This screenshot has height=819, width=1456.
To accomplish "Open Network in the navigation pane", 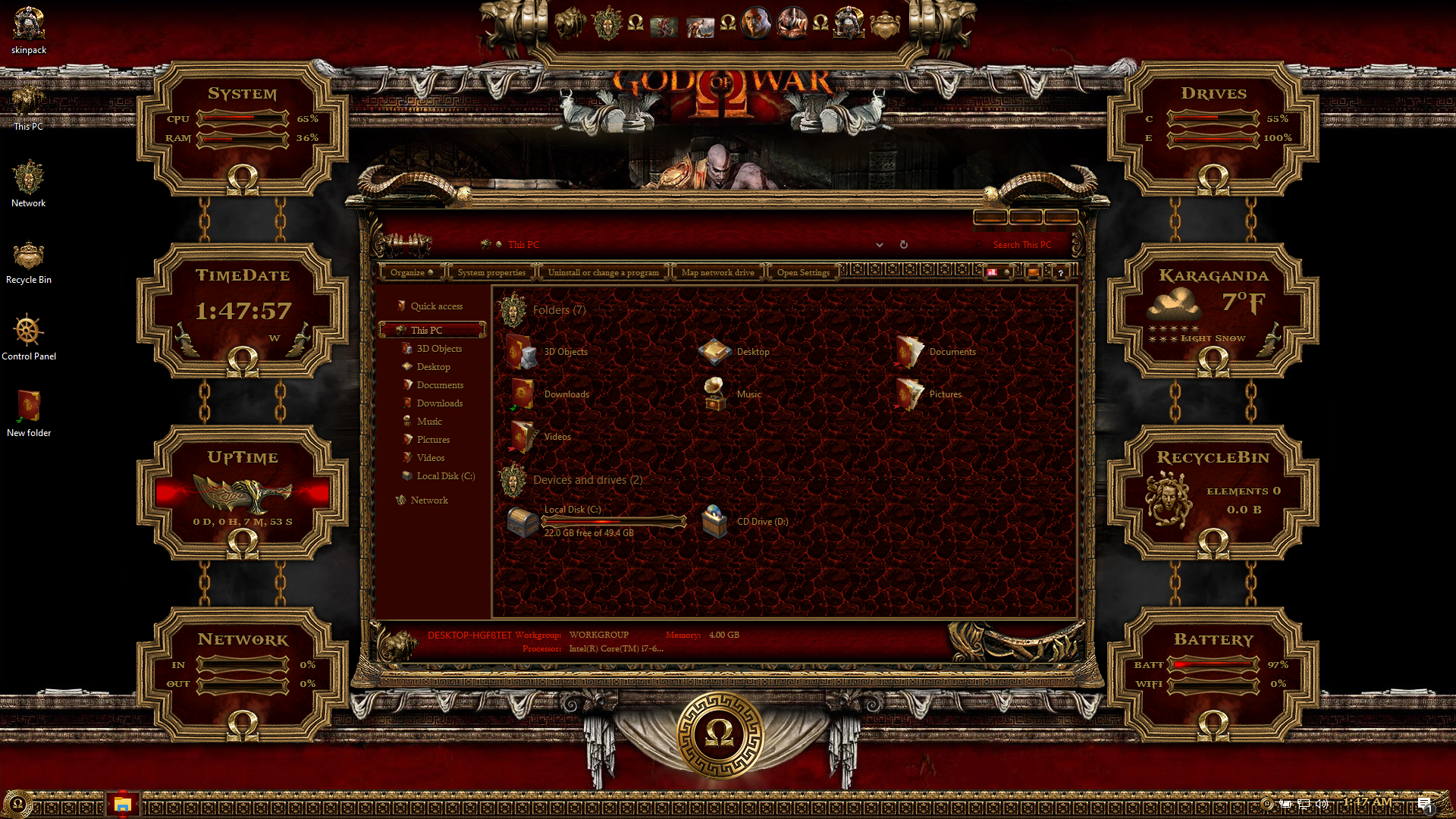I will pos(429,500).
